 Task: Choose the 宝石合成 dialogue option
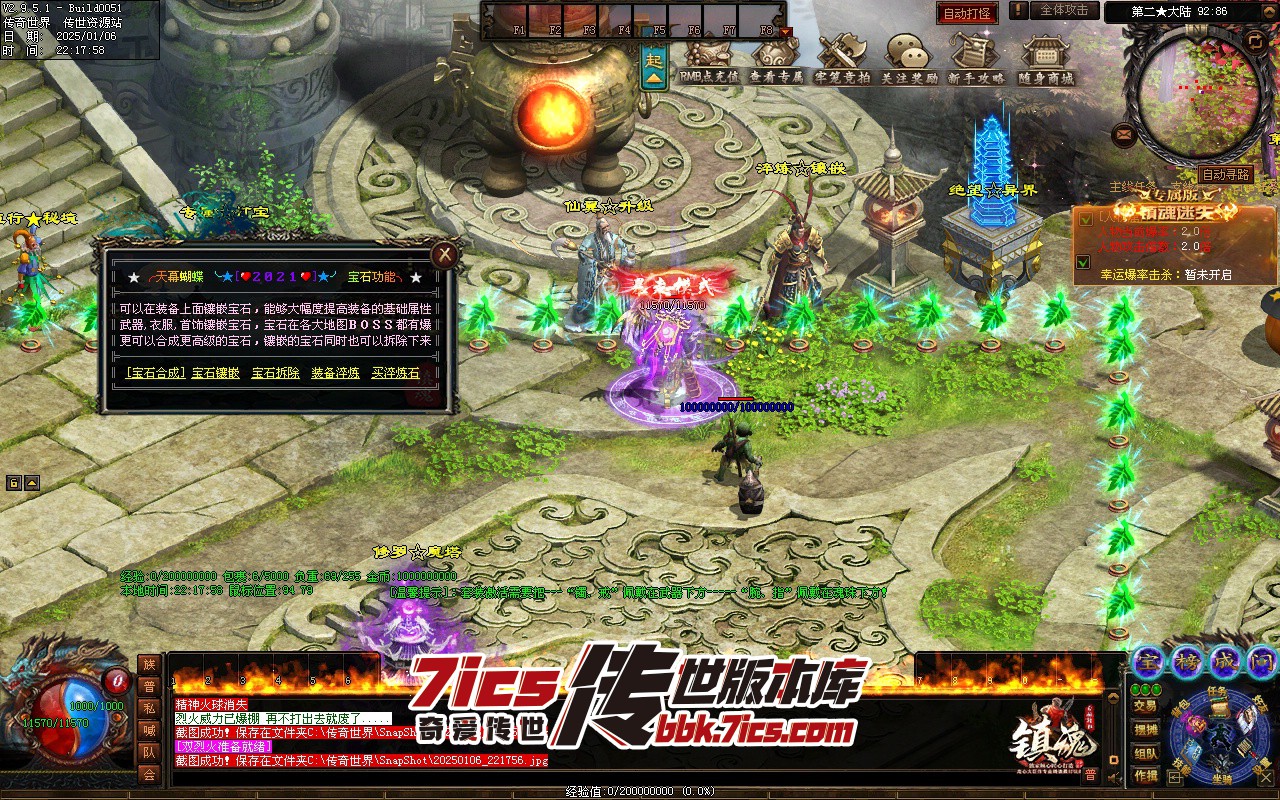click(154, 373)
